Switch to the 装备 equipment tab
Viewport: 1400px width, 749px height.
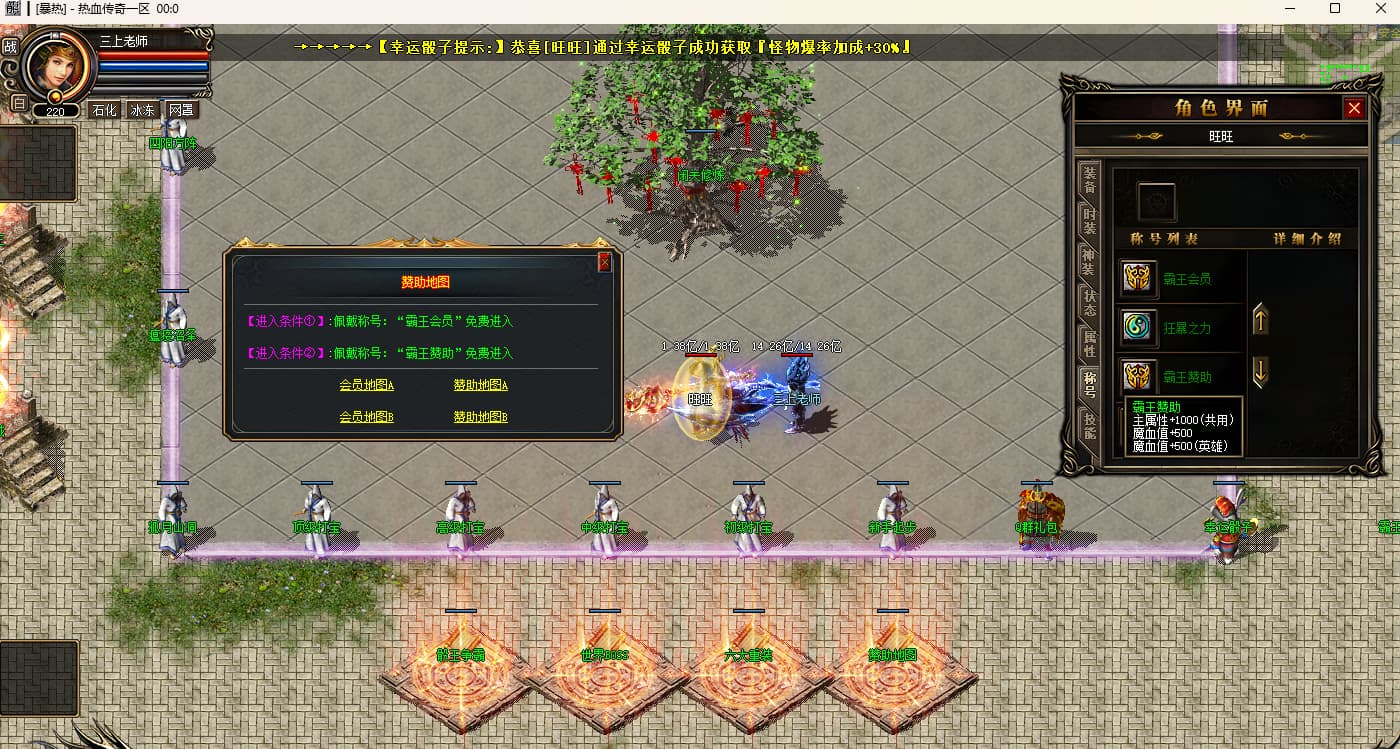1089,180
